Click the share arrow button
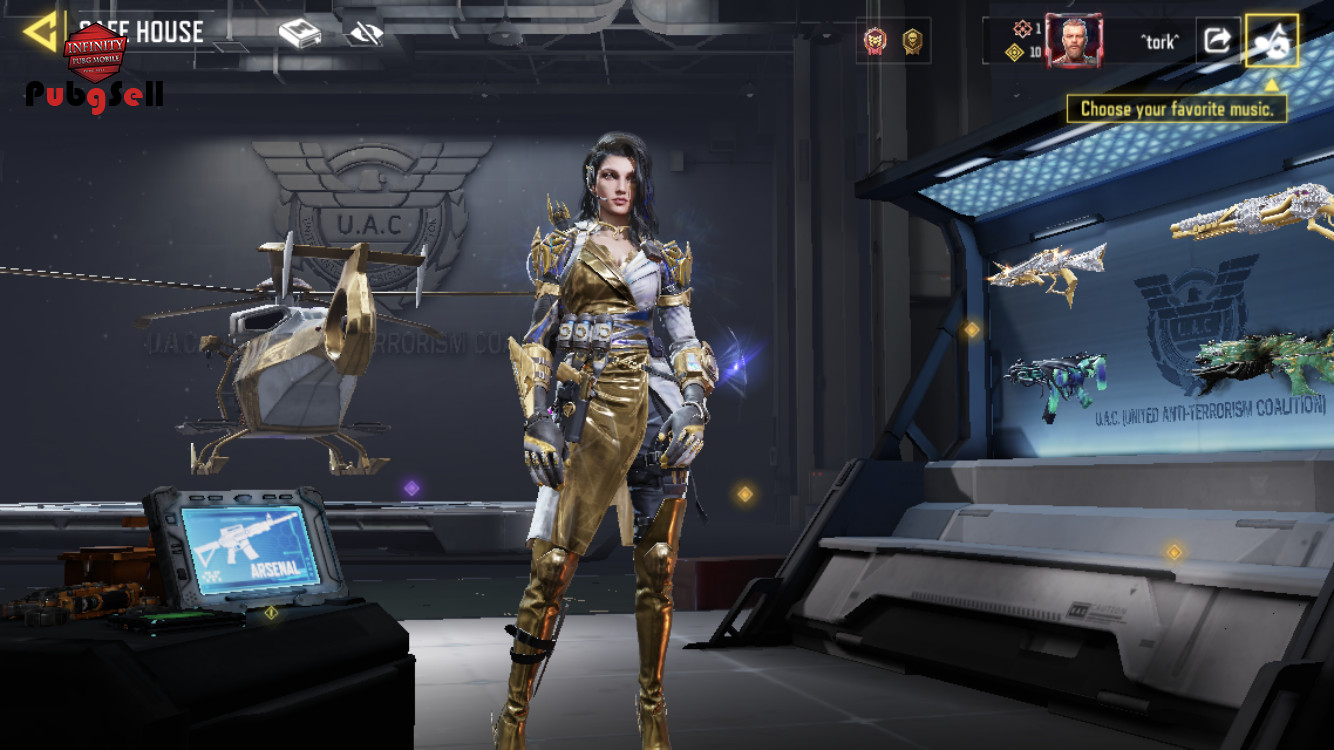The image size is (1334, 750). pos(1217,40)
